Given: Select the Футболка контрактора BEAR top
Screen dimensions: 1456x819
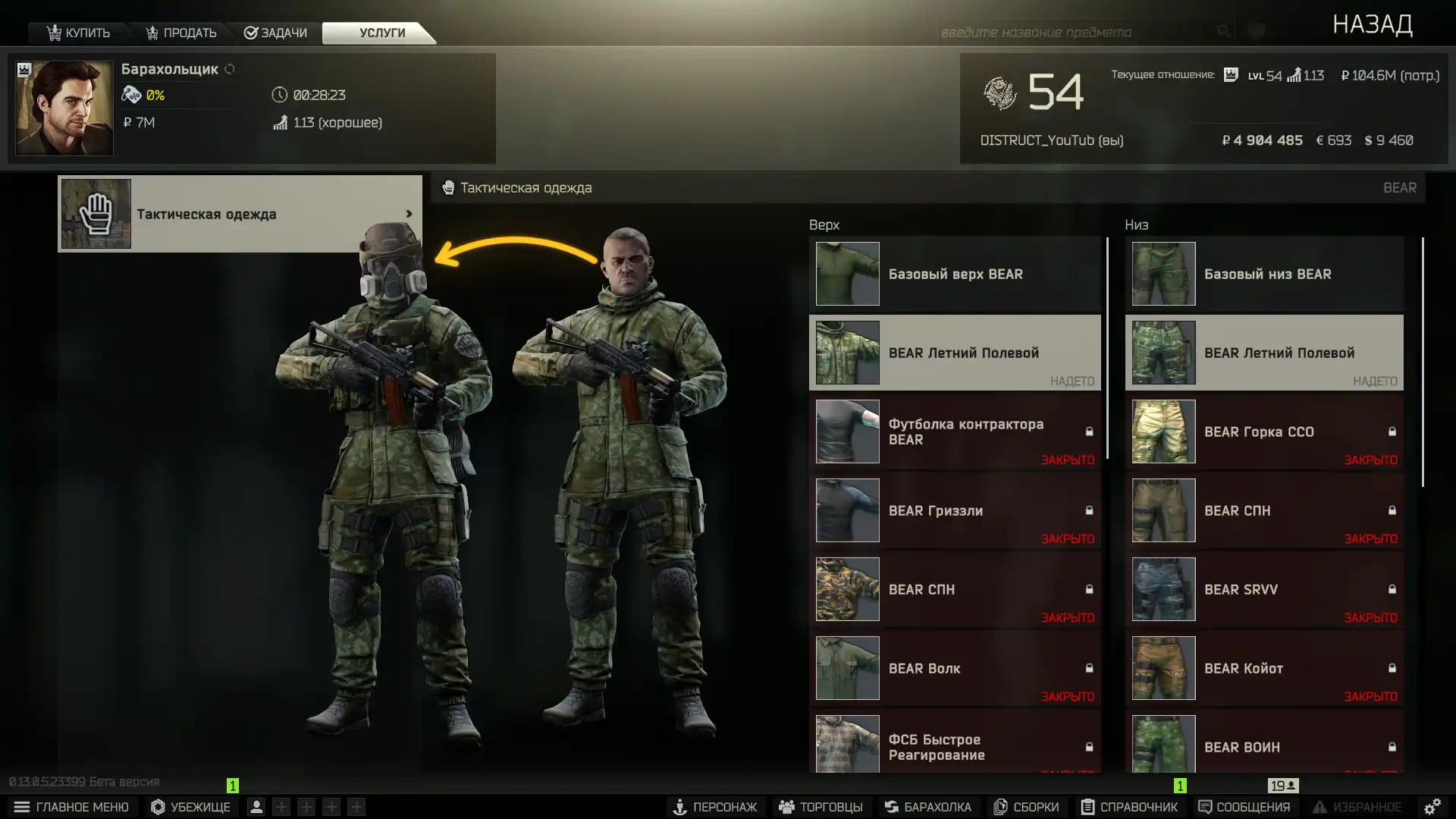Looking at the screenshot, I should [x=954, y=431].
